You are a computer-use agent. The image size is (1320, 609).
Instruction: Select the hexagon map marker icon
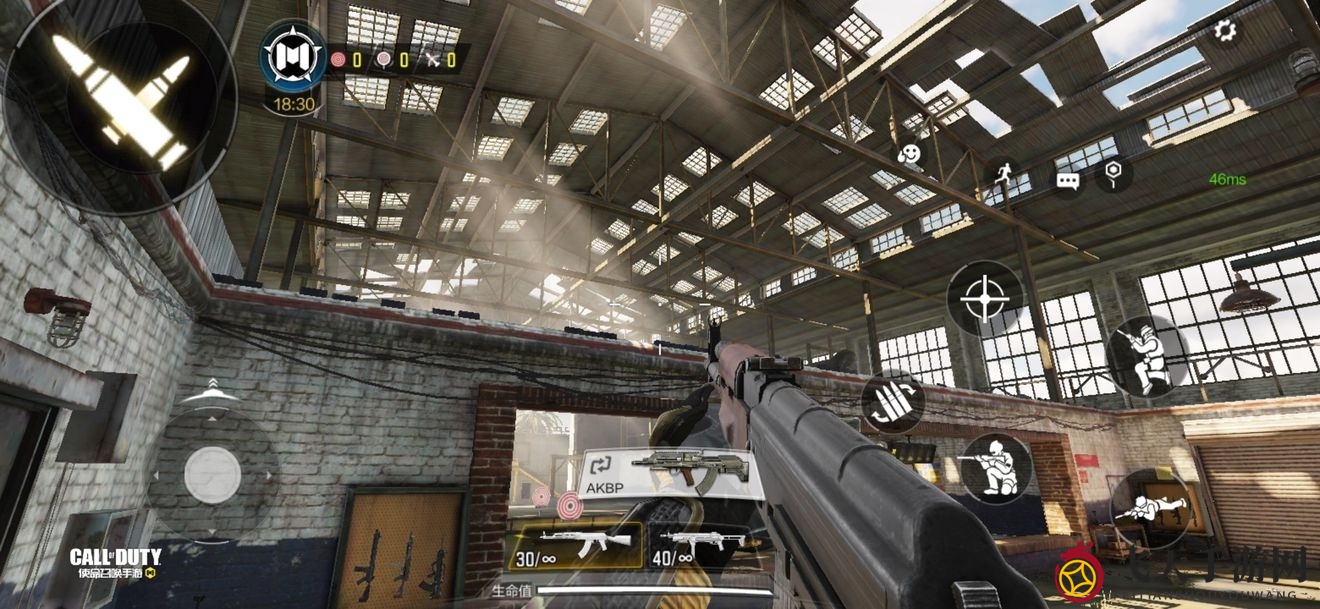1113,174
